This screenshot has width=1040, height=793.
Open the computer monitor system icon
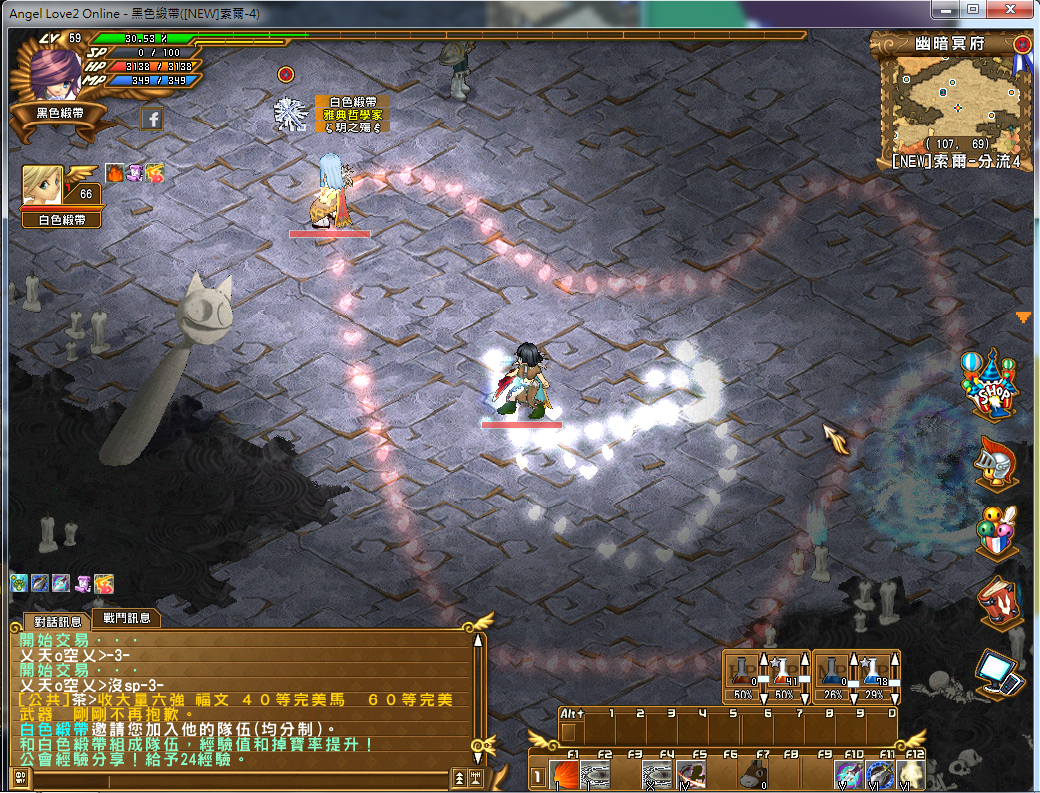1000,673
